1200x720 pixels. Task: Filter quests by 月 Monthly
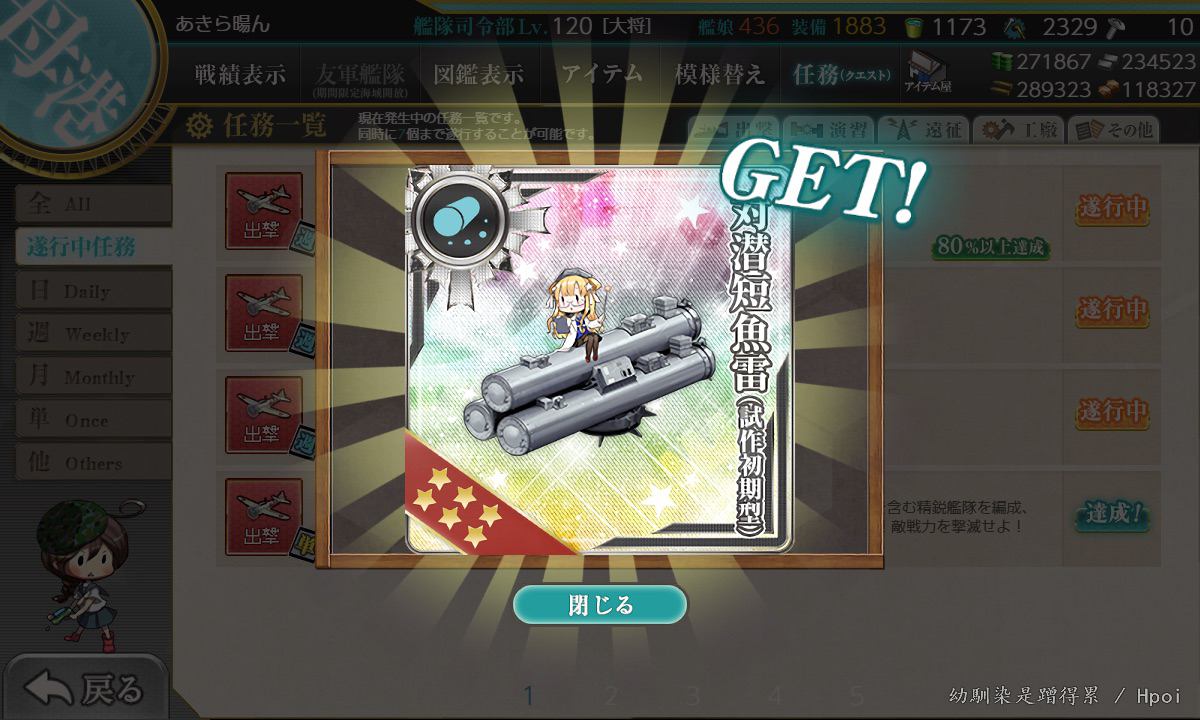tap(92, 377)
